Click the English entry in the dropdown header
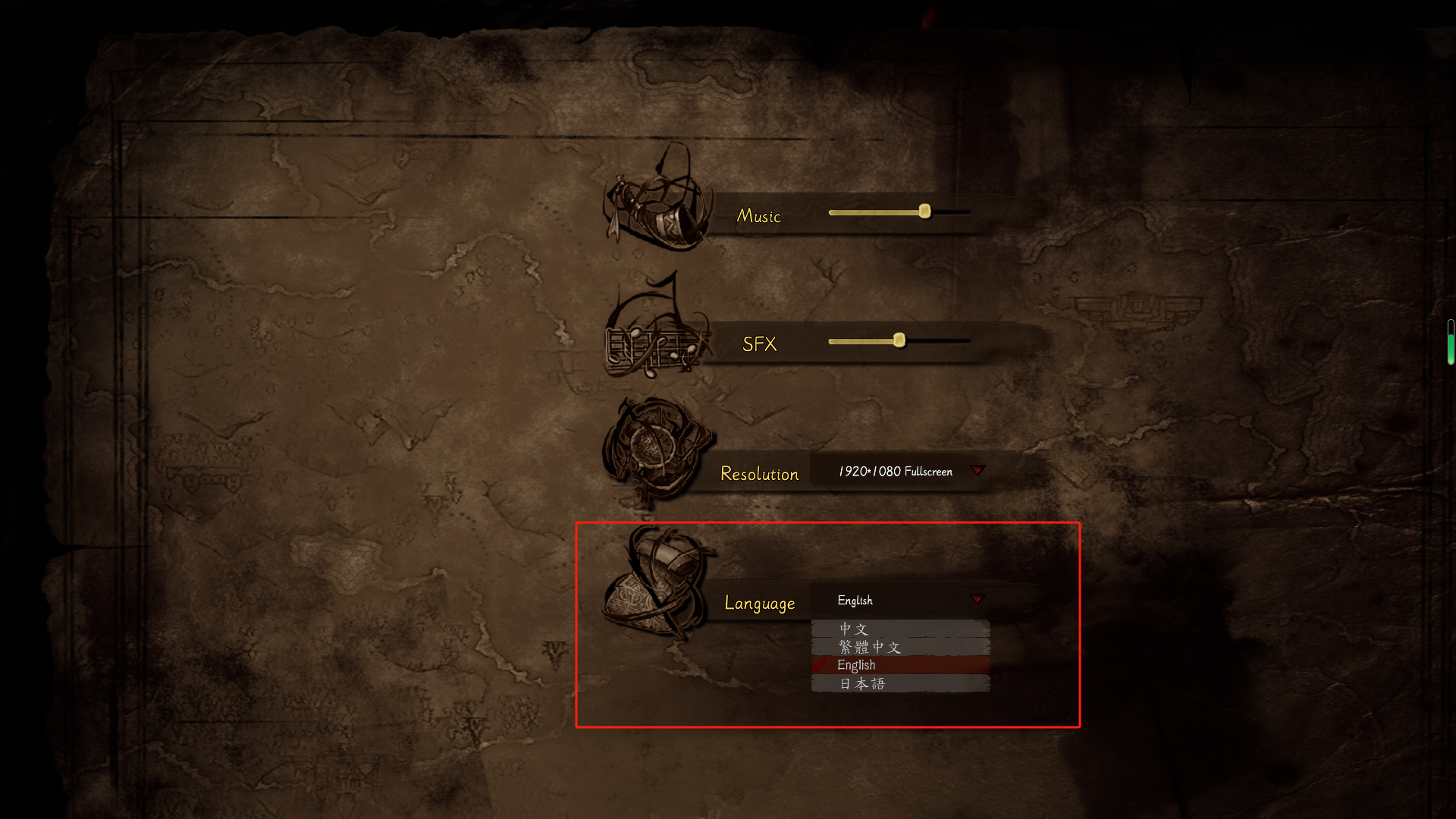Image resolution: width=1456 pixels, height=819 pixels. 854,601
